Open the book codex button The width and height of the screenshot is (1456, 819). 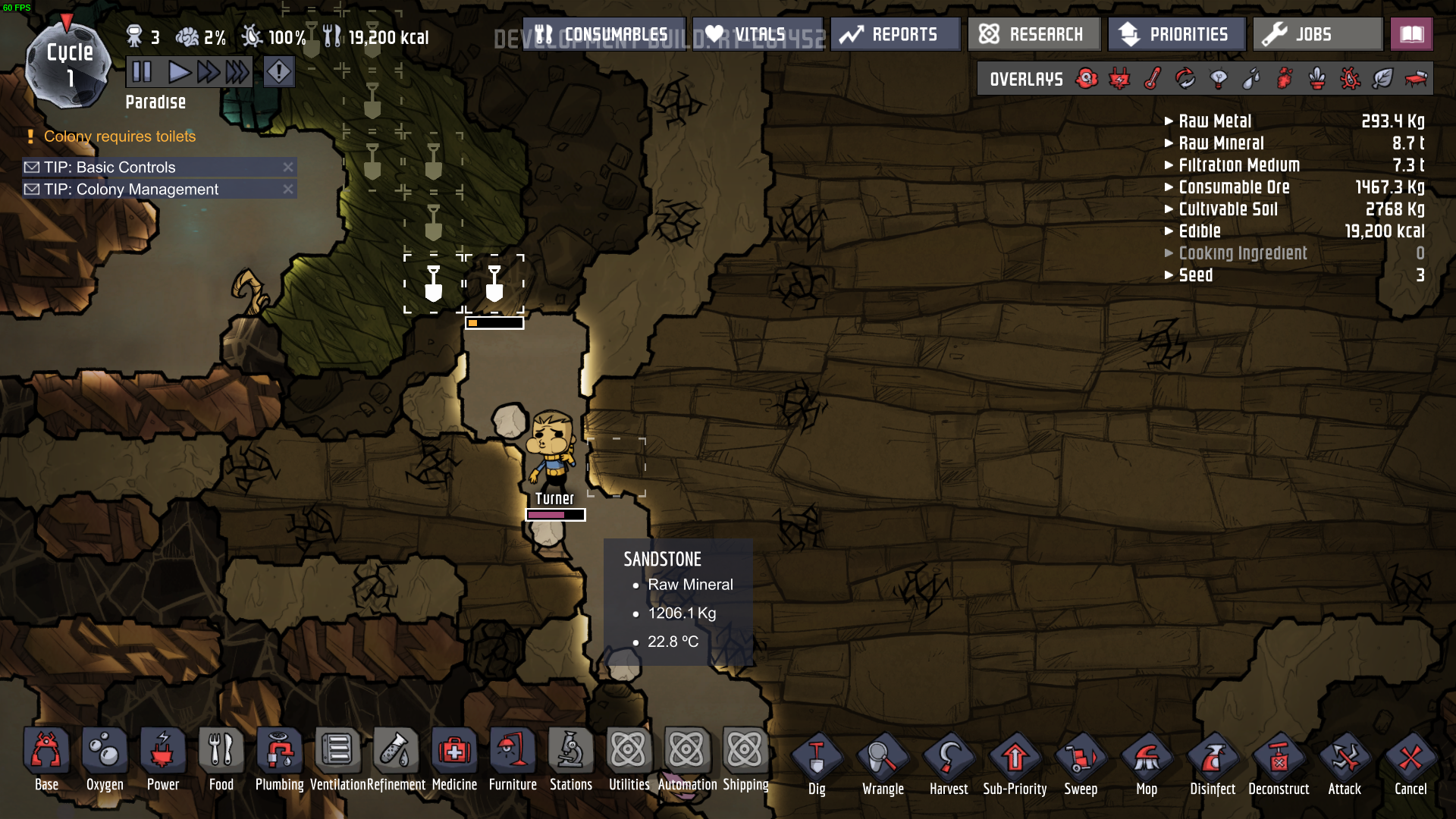pos(1411,34)
